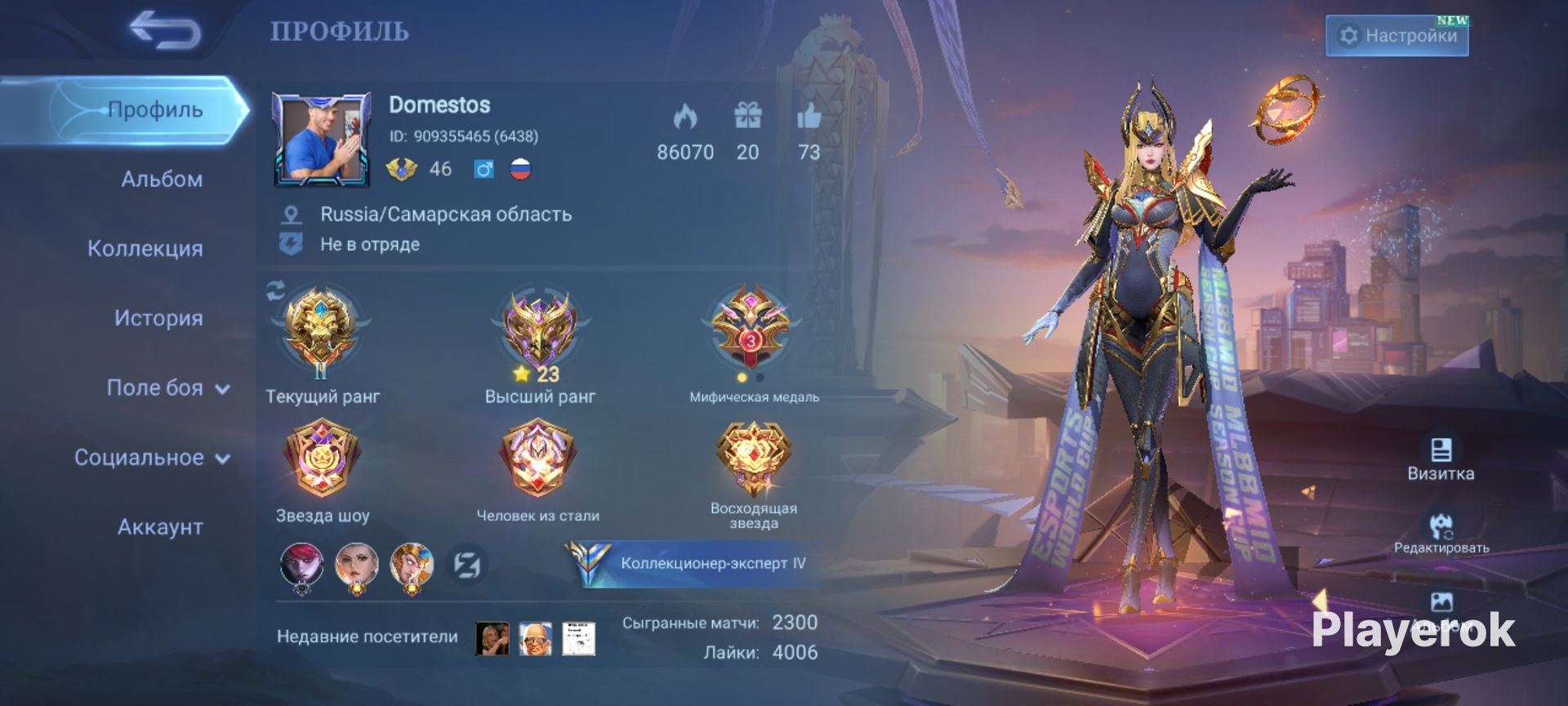Select the Профиль tab

point(154,110)
